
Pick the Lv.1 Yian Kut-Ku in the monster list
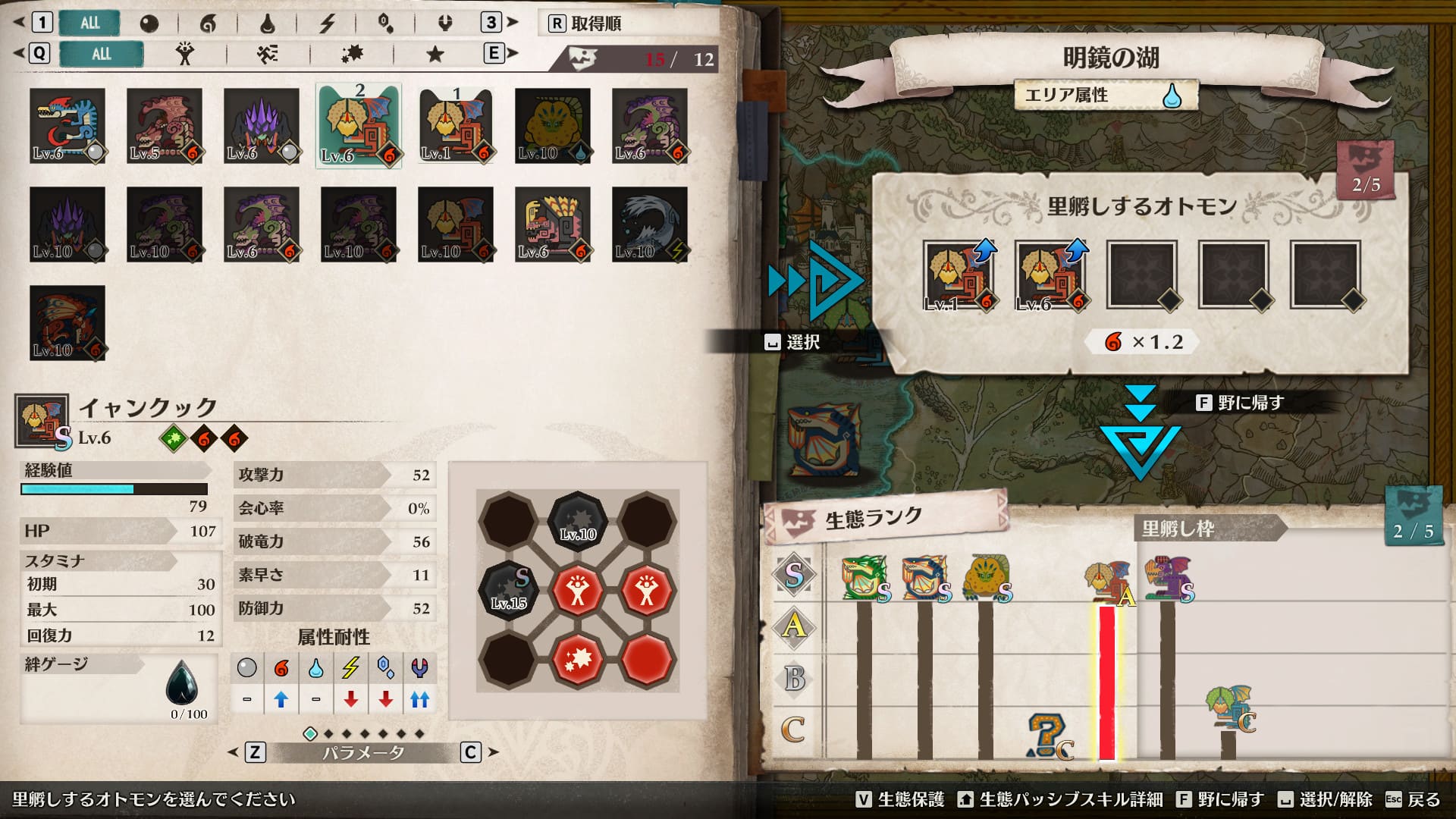[x=456, y=126]
